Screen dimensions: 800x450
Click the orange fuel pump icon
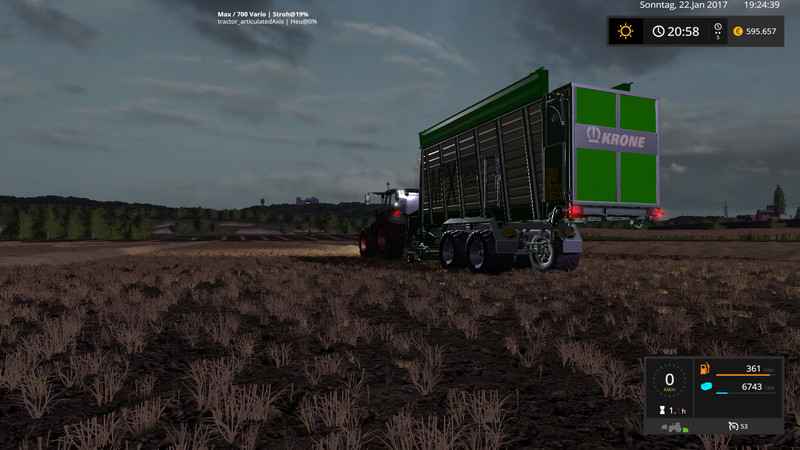click(704, 369)
